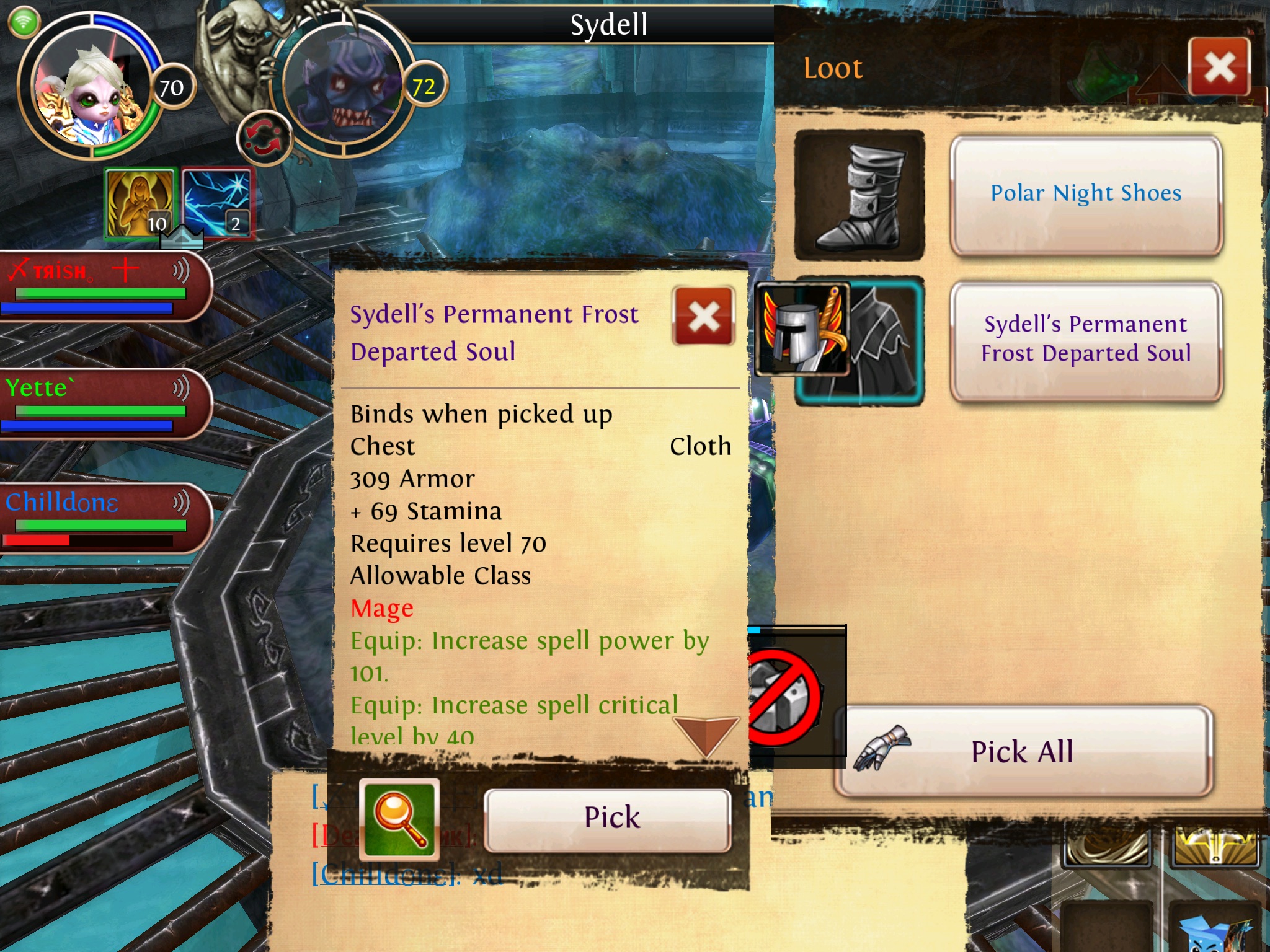The height and width of the screenshot is (952, 1270).
Task: Open the helmet and sword comparison icon
Action: (x=801, y=330)
